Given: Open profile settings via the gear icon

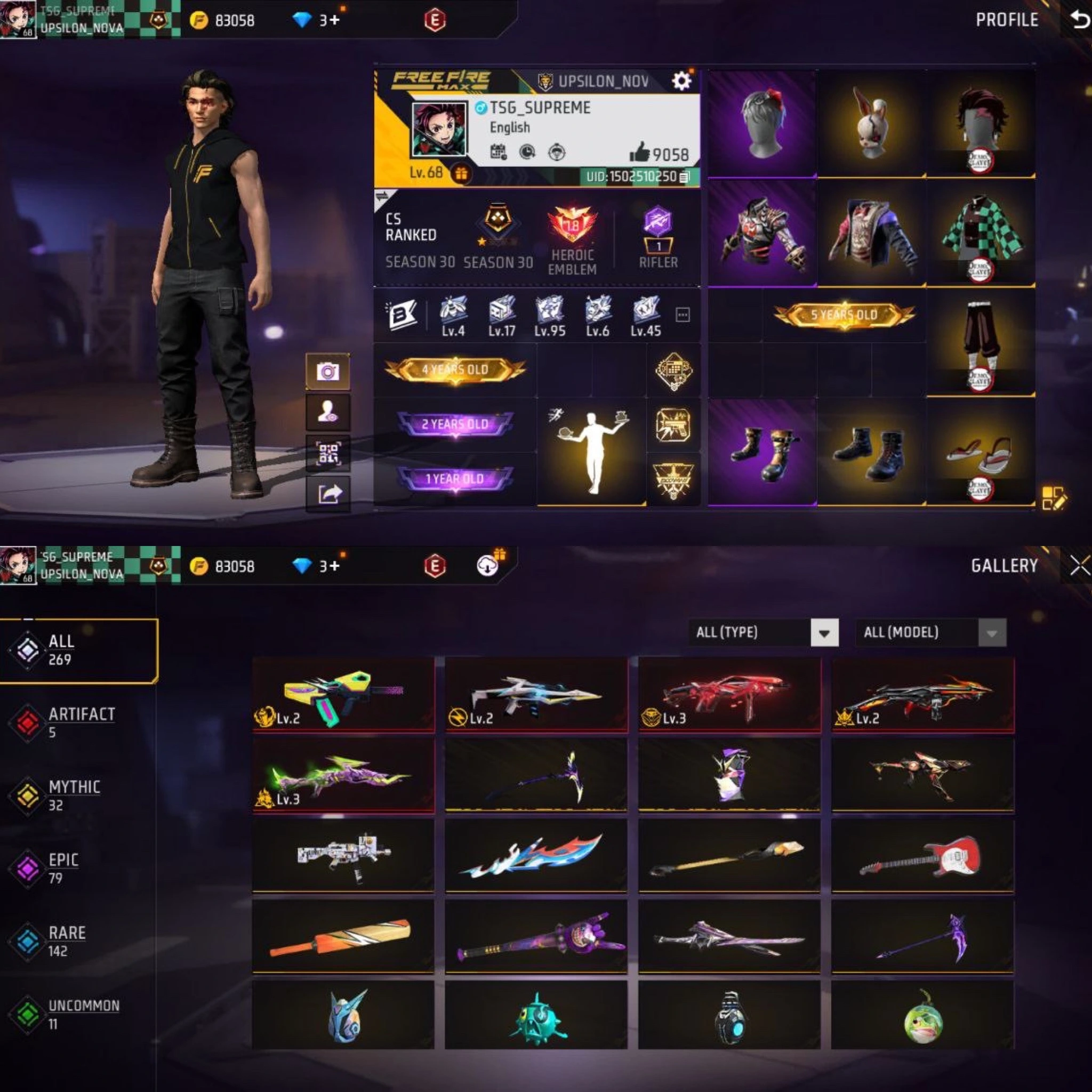Looking at the screenshot, I should pos(683,81).
